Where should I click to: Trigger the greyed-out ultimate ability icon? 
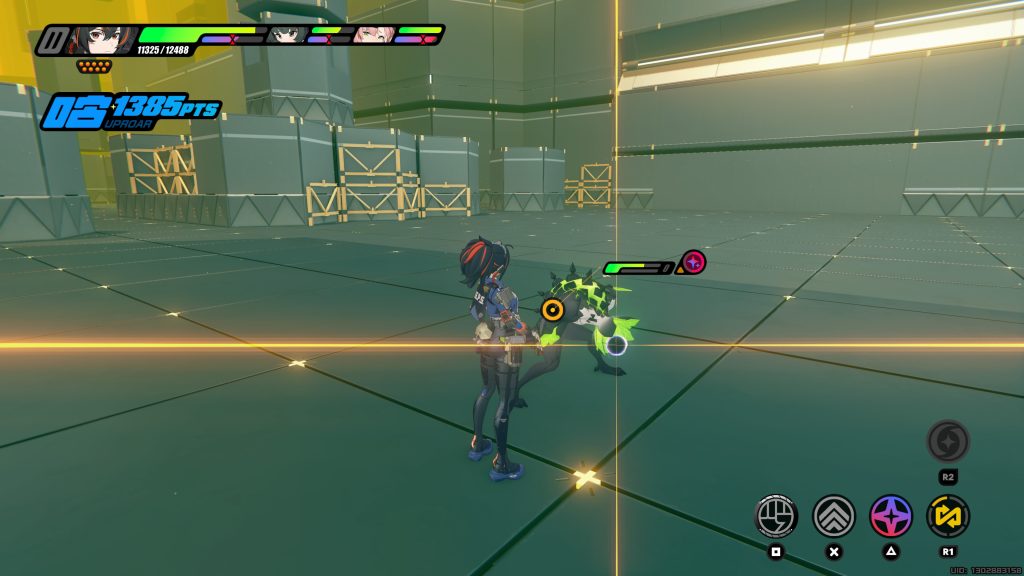pyautogui.click(x=948, y=441)
